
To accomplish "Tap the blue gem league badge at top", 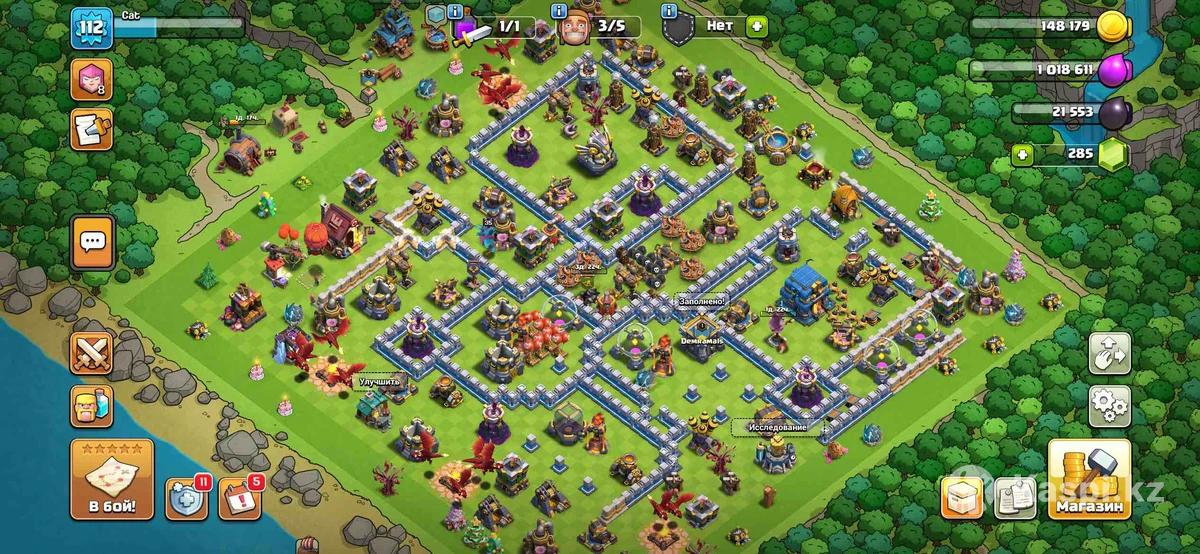I will (x=436, y=14).
